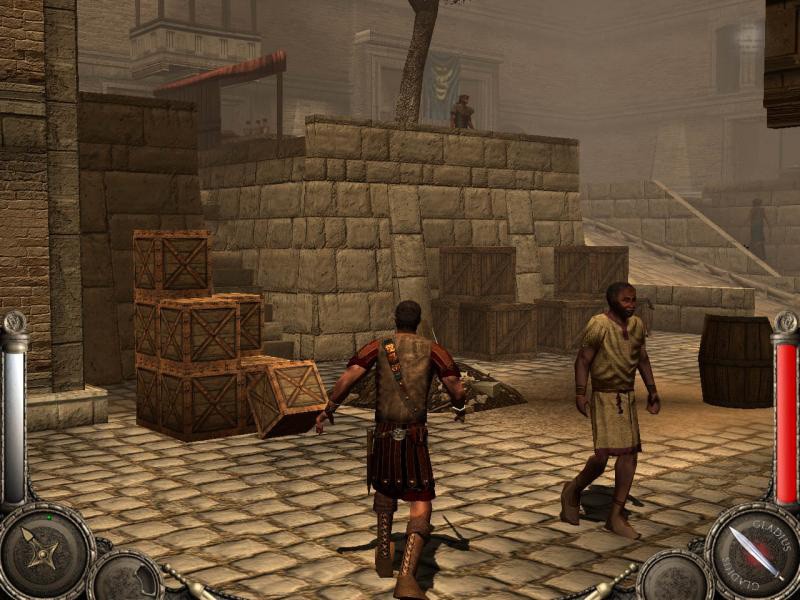The width and height of the screenshot is (800, 600).
Task: Open the helmet silhouette medallion
Action: (127, 578)
